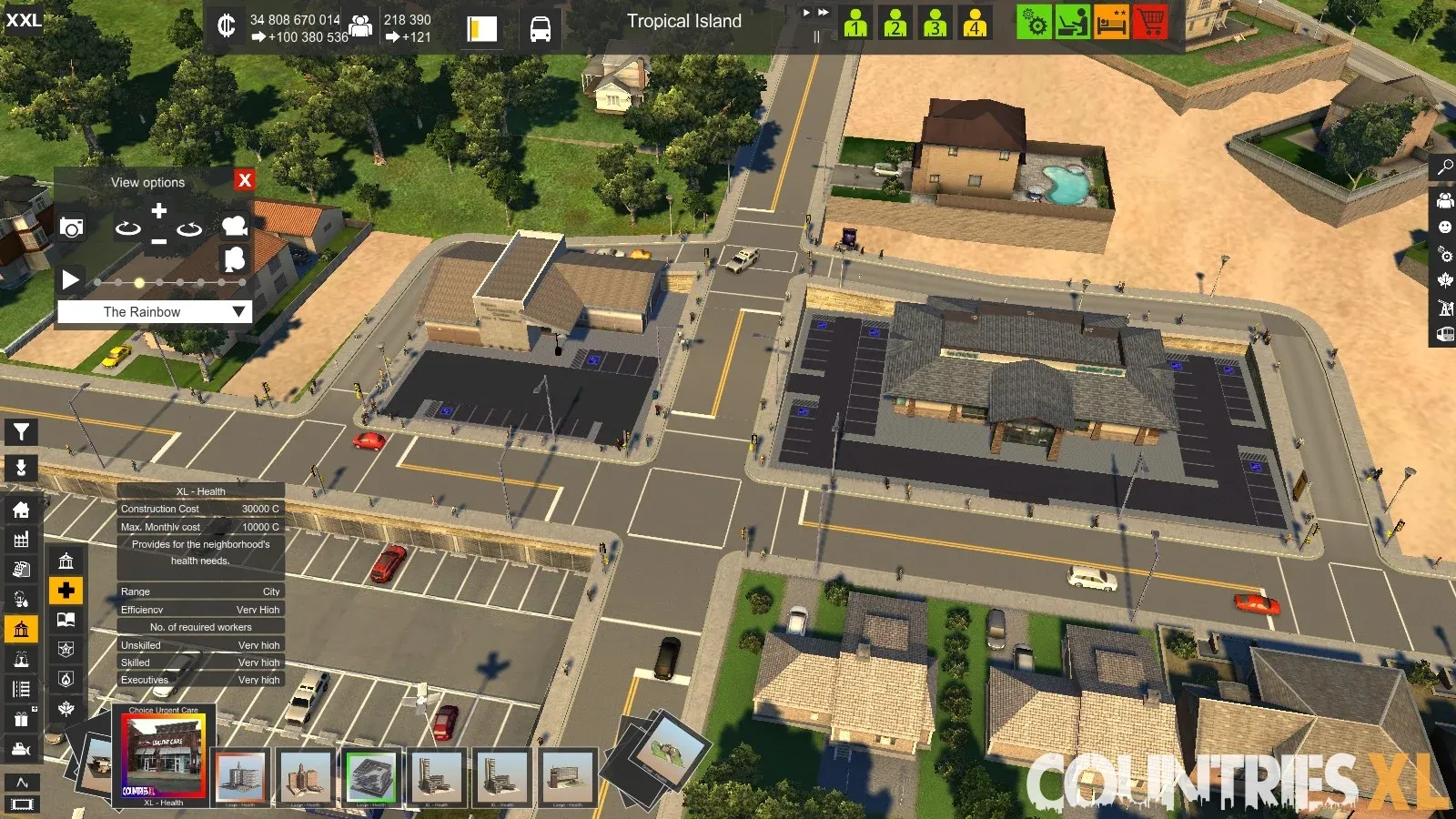Screen dimensions: 1456x819
Task: Close the View options panel
Action: coord(244,180)
